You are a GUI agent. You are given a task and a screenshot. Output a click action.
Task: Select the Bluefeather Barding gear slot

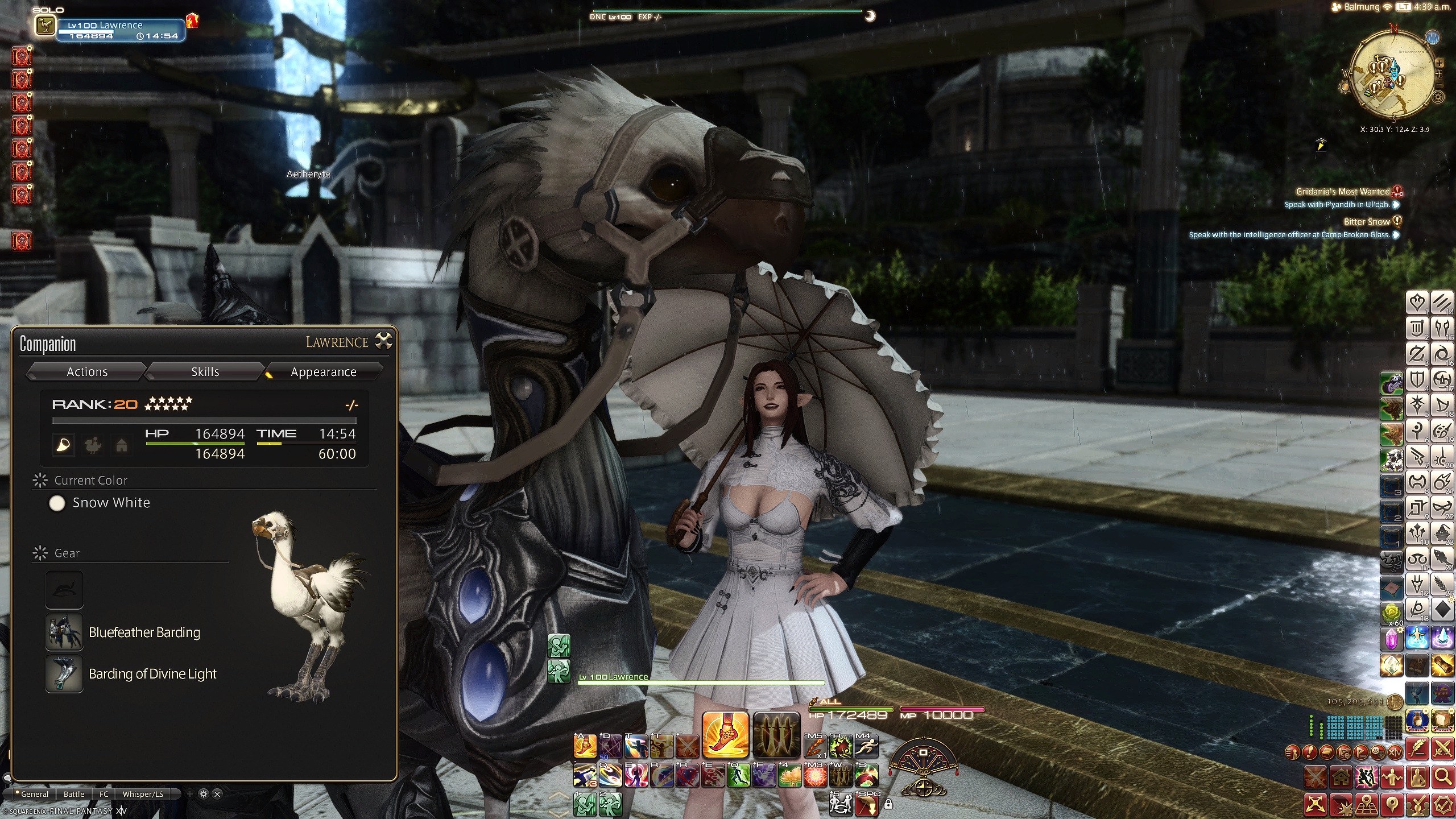[64, 632]
